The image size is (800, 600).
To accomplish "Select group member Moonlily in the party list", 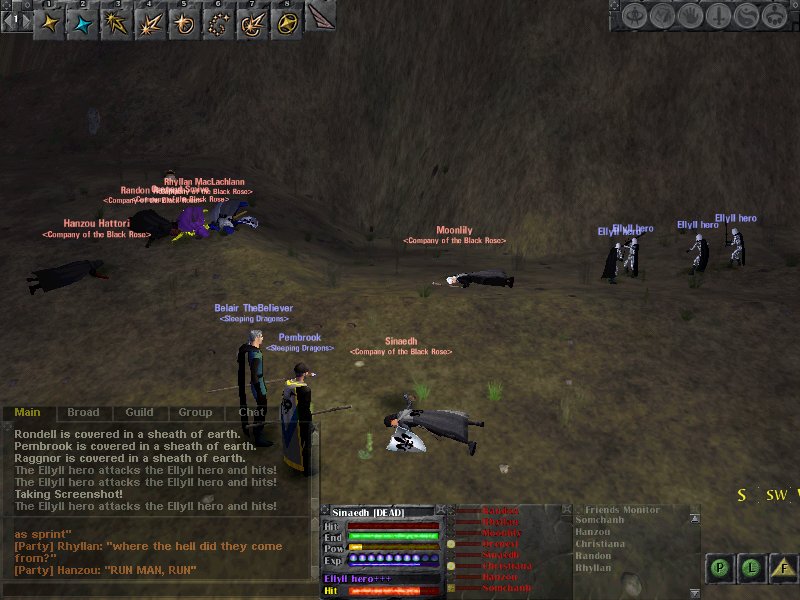I will pyautogui.click(x=501, y=533).
